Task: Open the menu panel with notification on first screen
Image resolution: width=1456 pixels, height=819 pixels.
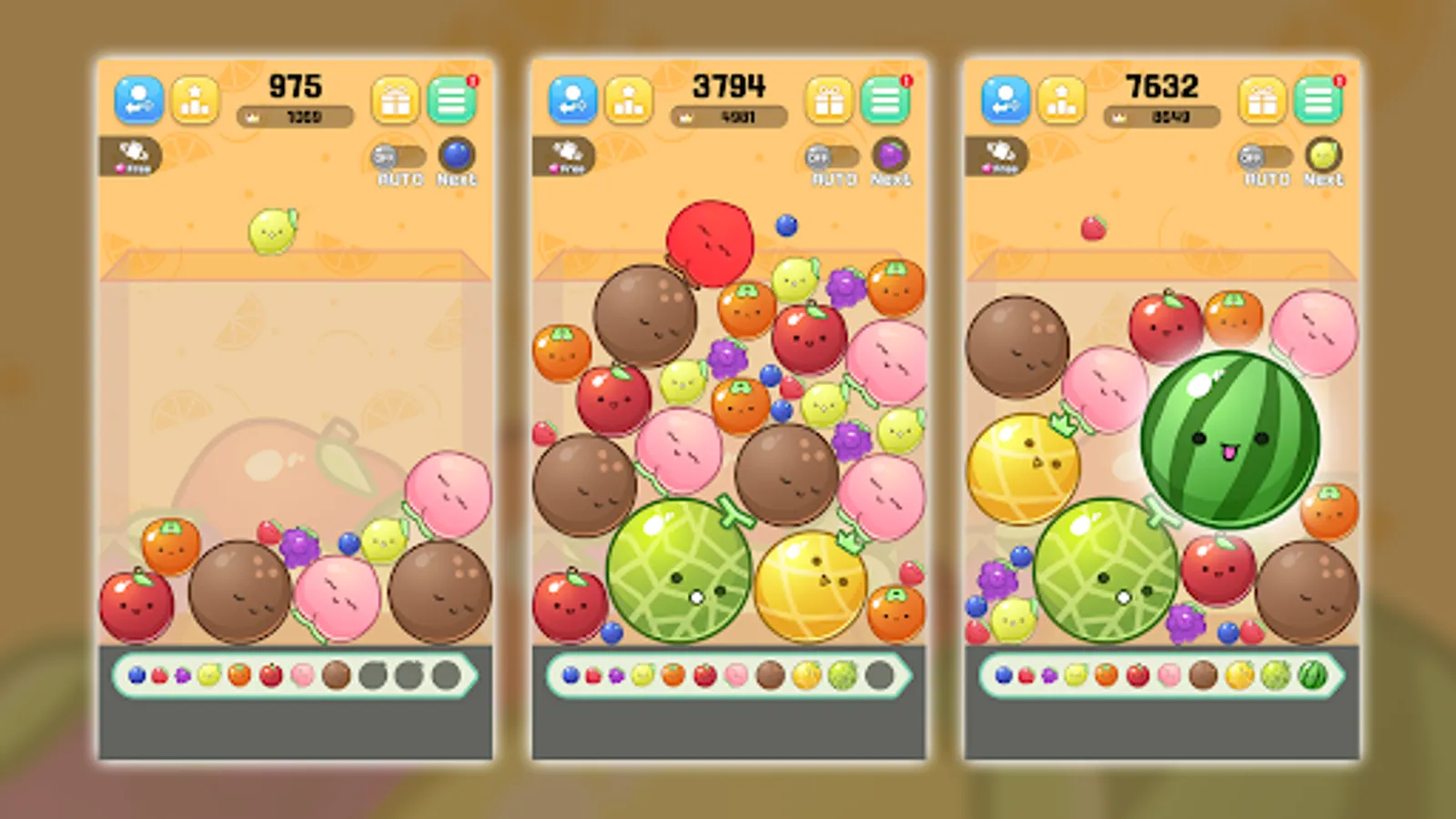Action: point(452,98)
